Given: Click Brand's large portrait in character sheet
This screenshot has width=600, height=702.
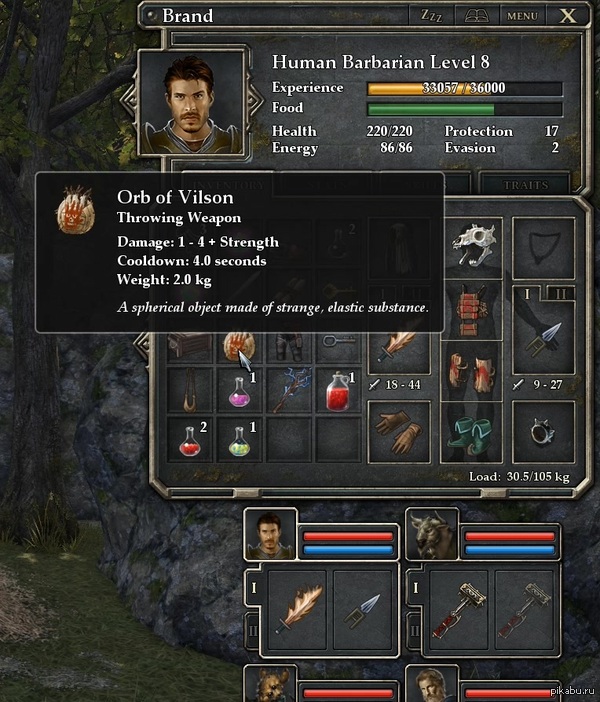Looking at the screenshot, I should 193,103.
